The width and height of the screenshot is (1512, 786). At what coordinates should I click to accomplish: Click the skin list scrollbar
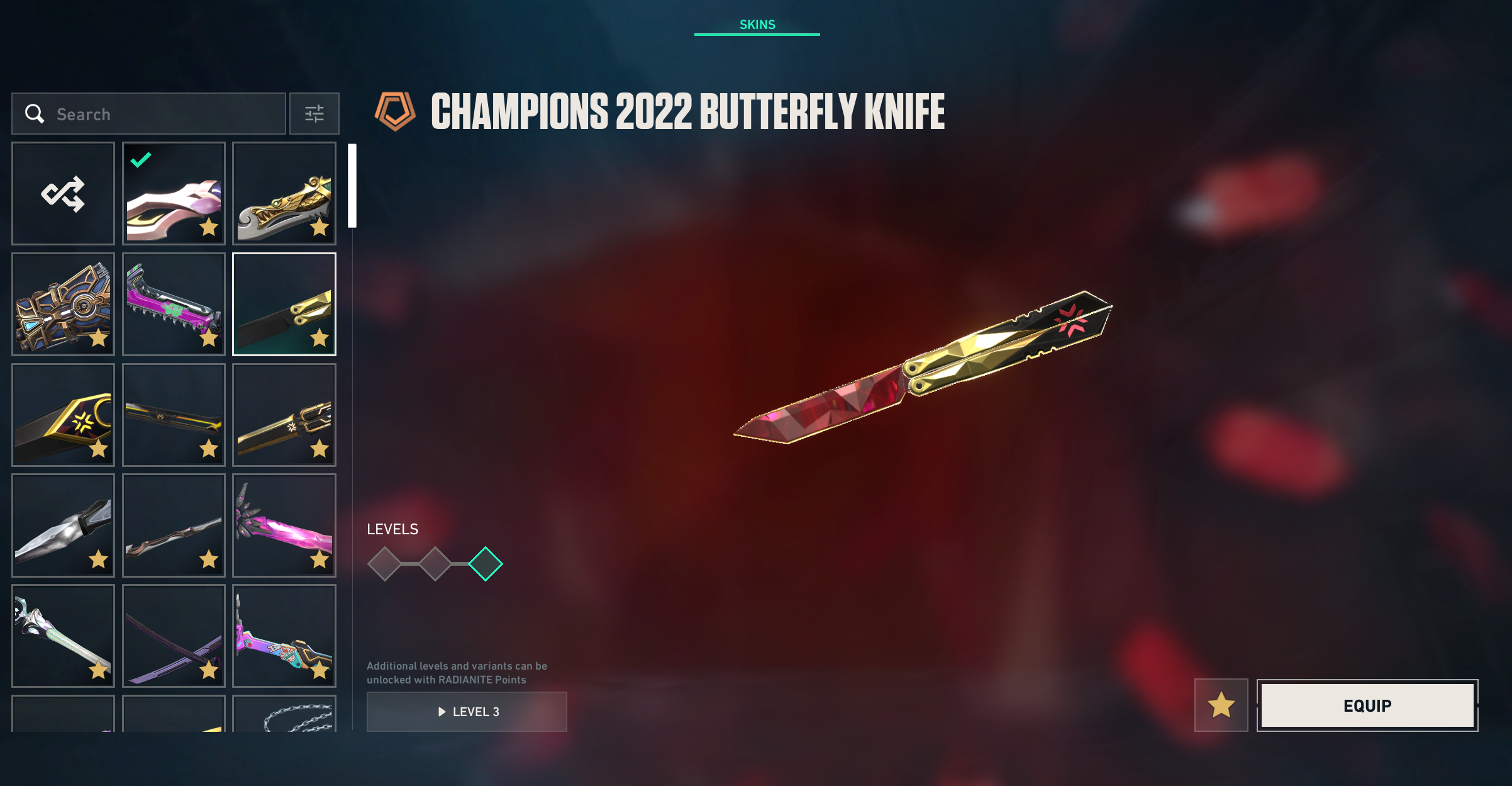point(352,186)
